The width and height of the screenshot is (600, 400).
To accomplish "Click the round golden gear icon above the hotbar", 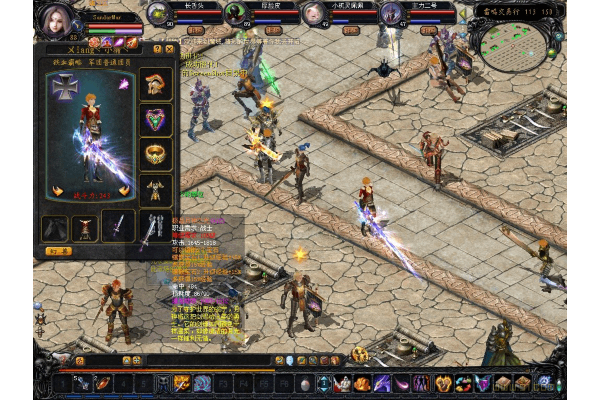I will (360, 355).
